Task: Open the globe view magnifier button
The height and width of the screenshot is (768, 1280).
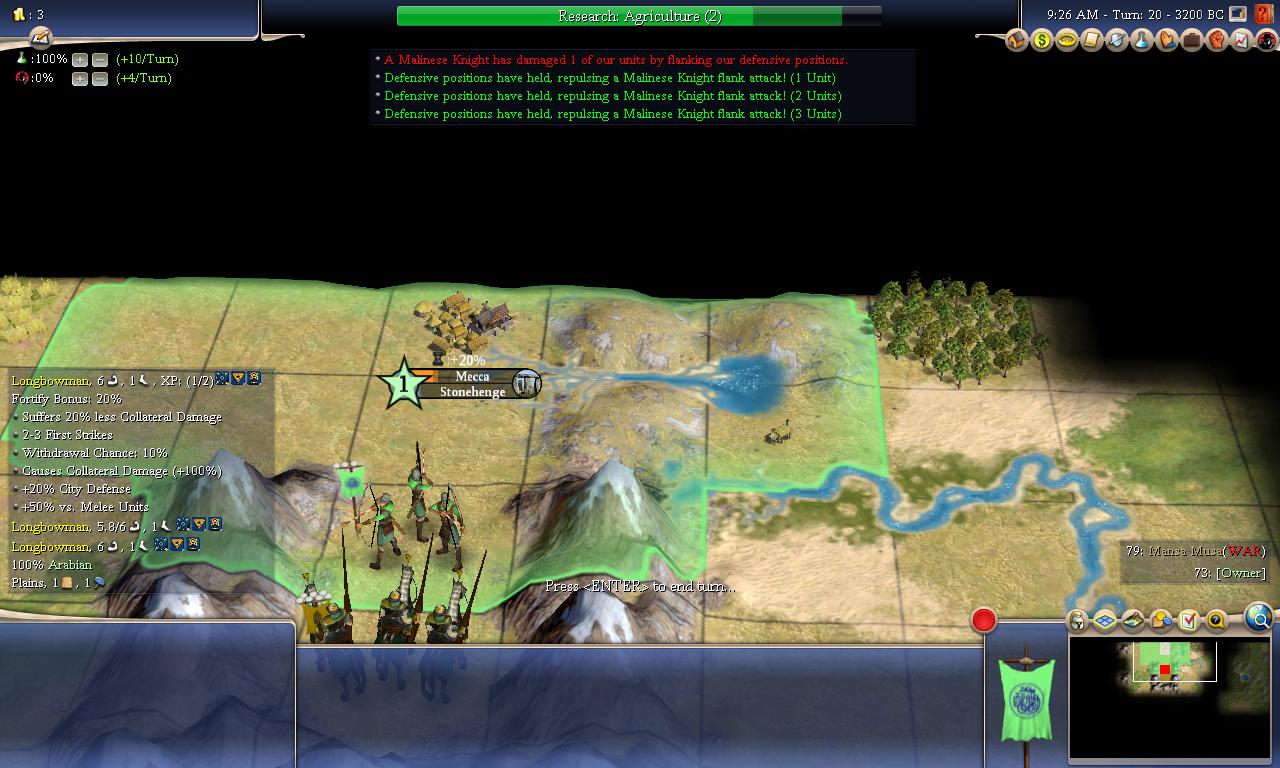Action: (1259, 619)
